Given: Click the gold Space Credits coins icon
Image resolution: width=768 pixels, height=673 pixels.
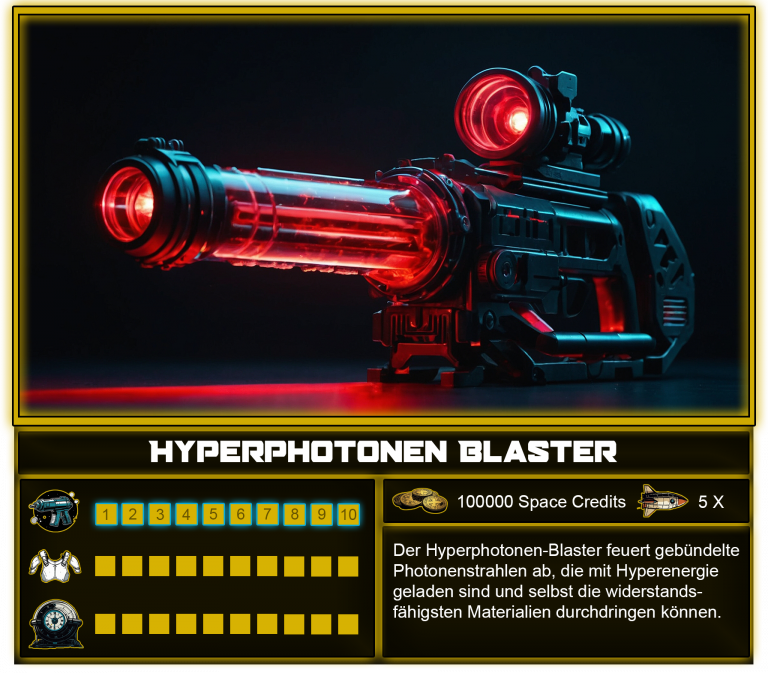Looking at the screenshot, I should (420, 501).
